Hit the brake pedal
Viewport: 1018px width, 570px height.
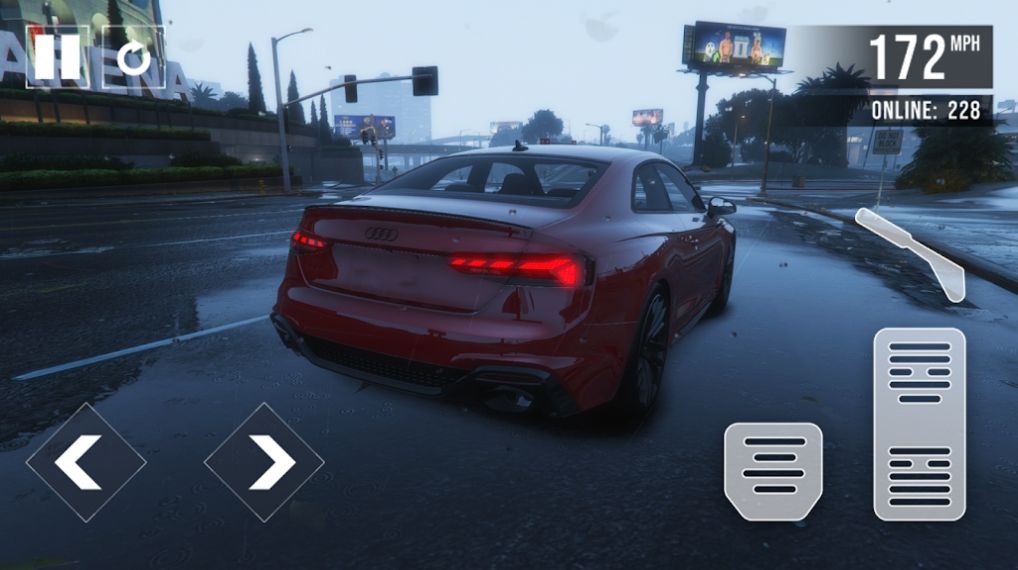(x=773, y=470)
